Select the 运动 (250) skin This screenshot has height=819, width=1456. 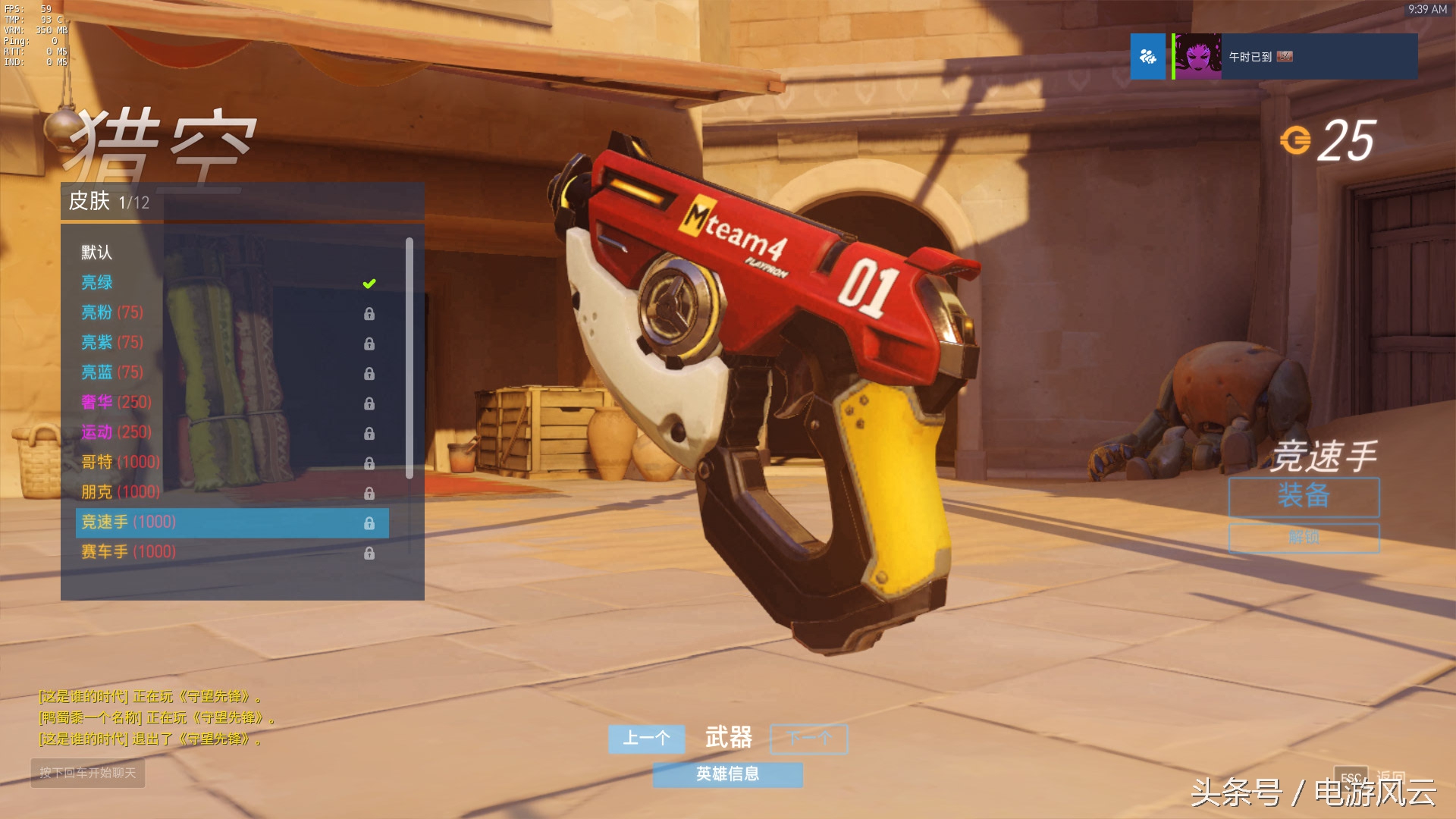tap(117, 432)
